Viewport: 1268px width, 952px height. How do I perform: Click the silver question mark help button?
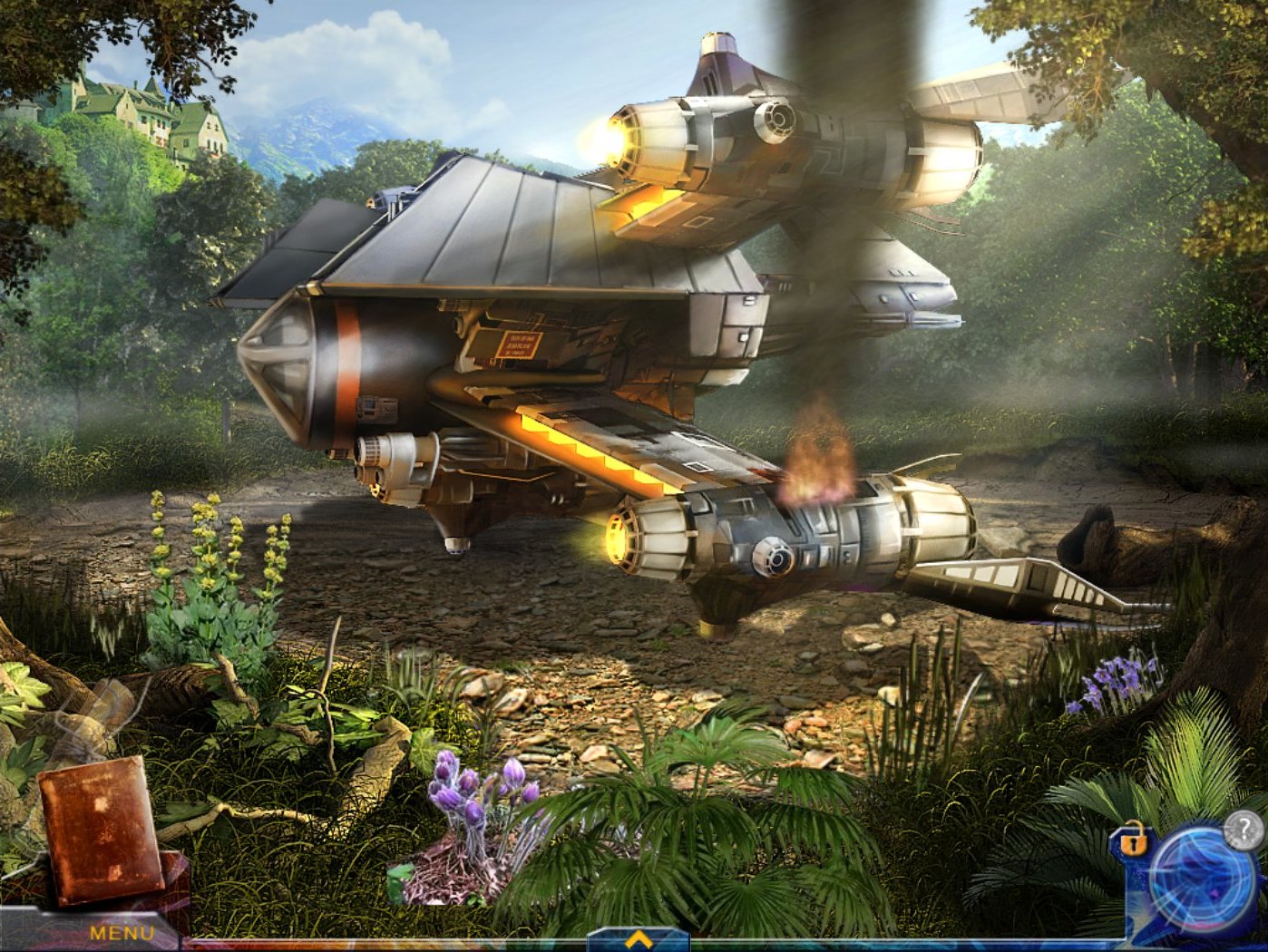(1241, 830)
